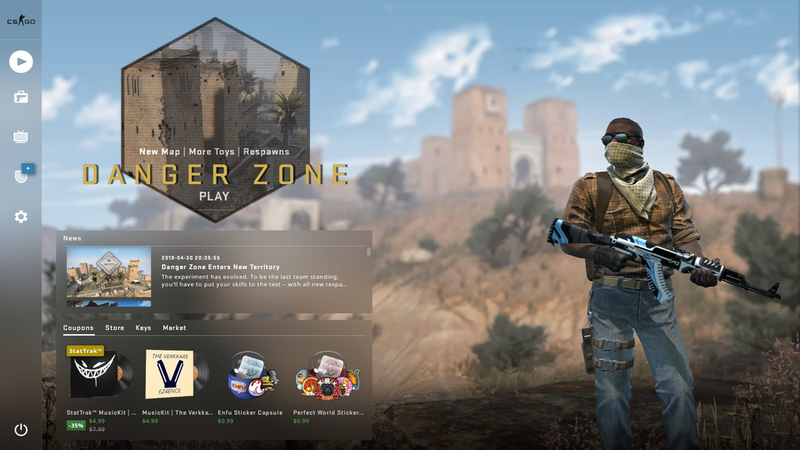Open the inventory briefcase icon
This screenshot has width=800, height=450.
pos(21,98)
